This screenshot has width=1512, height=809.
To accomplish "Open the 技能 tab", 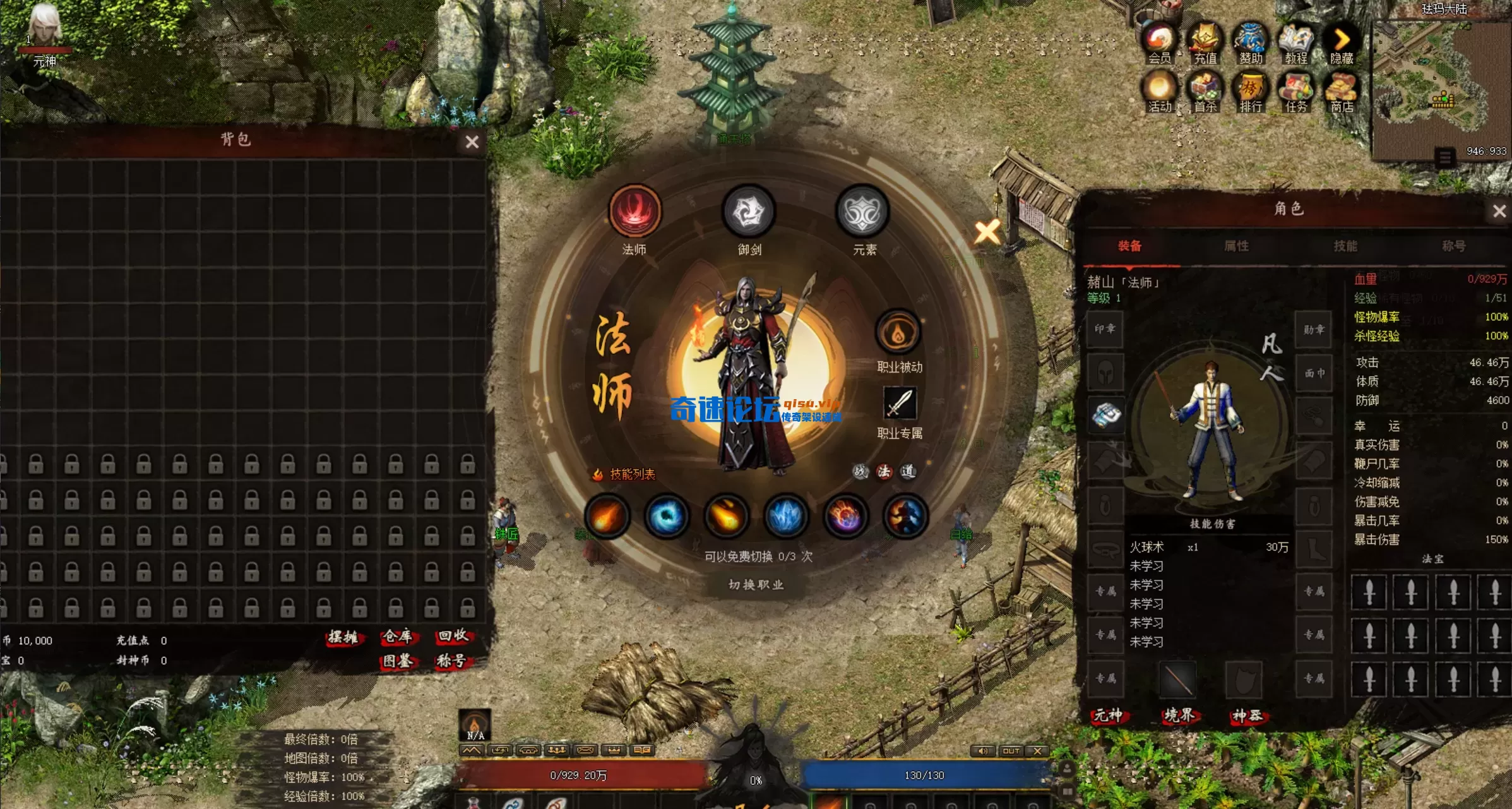I will pyautogui.click(x=1345, y=246).
